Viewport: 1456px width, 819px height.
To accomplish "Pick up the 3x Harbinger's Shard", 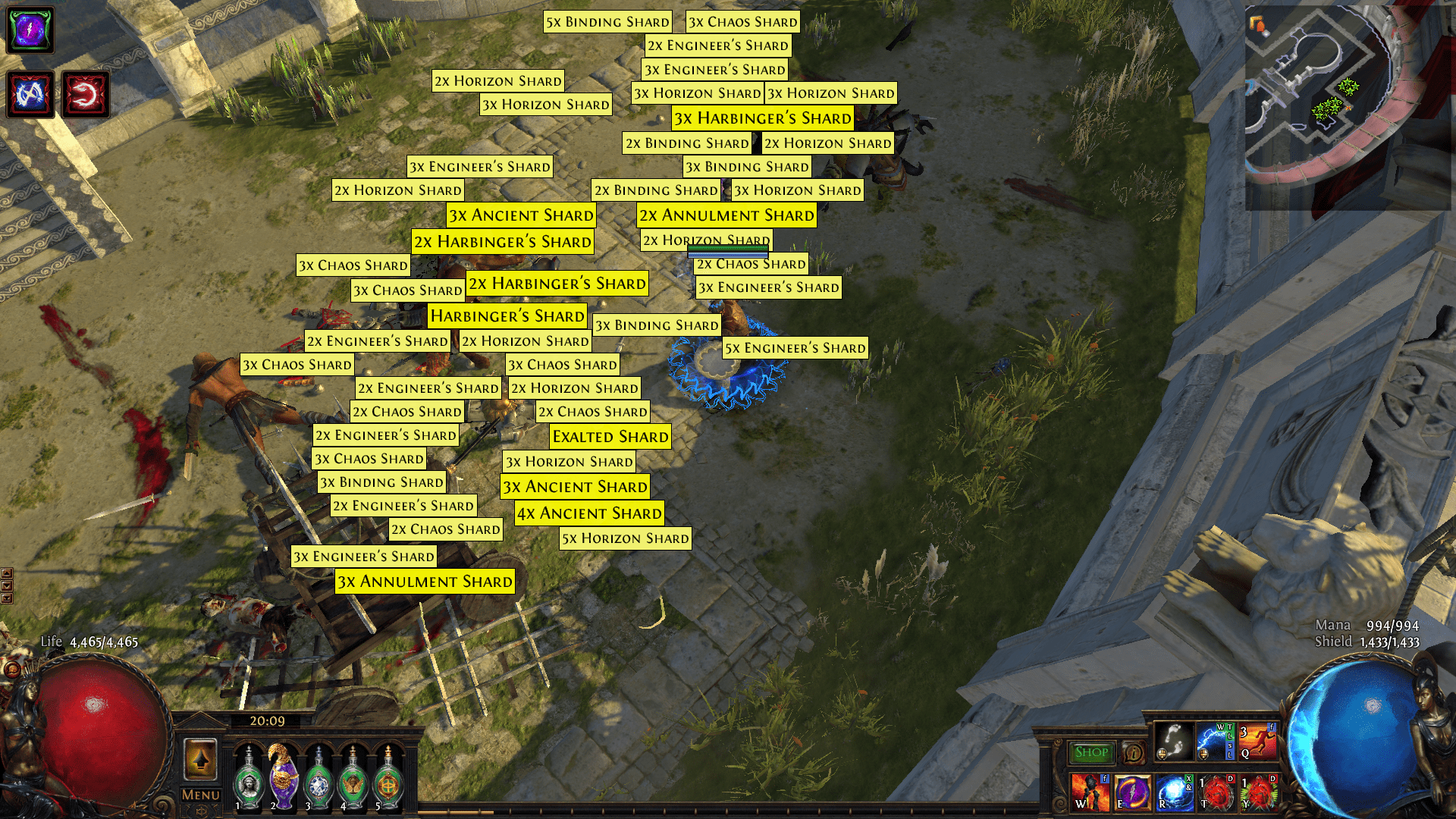I will (762, 118).
